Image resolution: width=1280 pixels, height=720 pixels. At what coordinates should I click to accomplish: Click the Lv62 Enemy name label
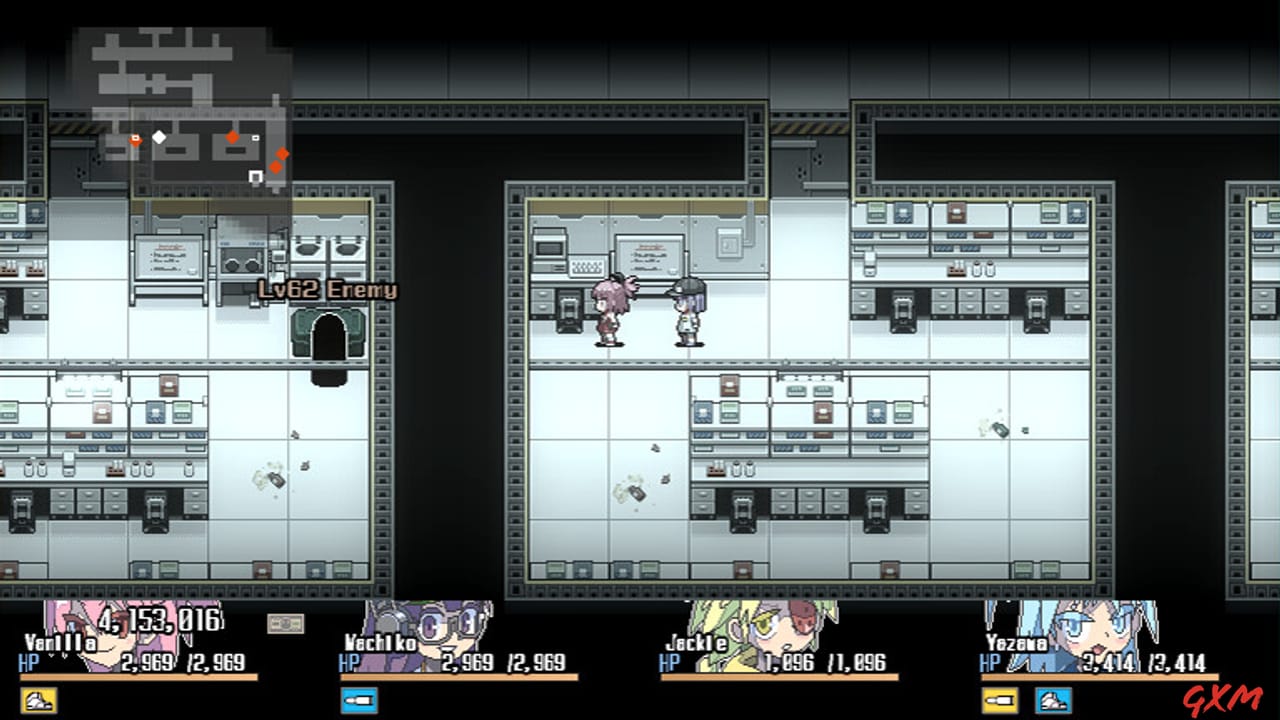(327, 291)
